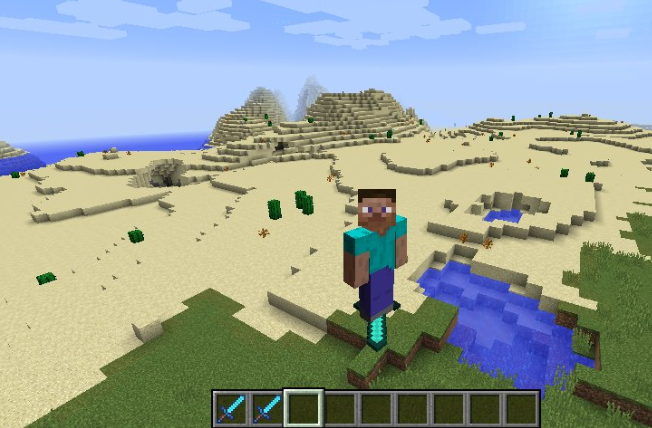Select the second diamond sword hotbar slot

click(x=267, y=408)
